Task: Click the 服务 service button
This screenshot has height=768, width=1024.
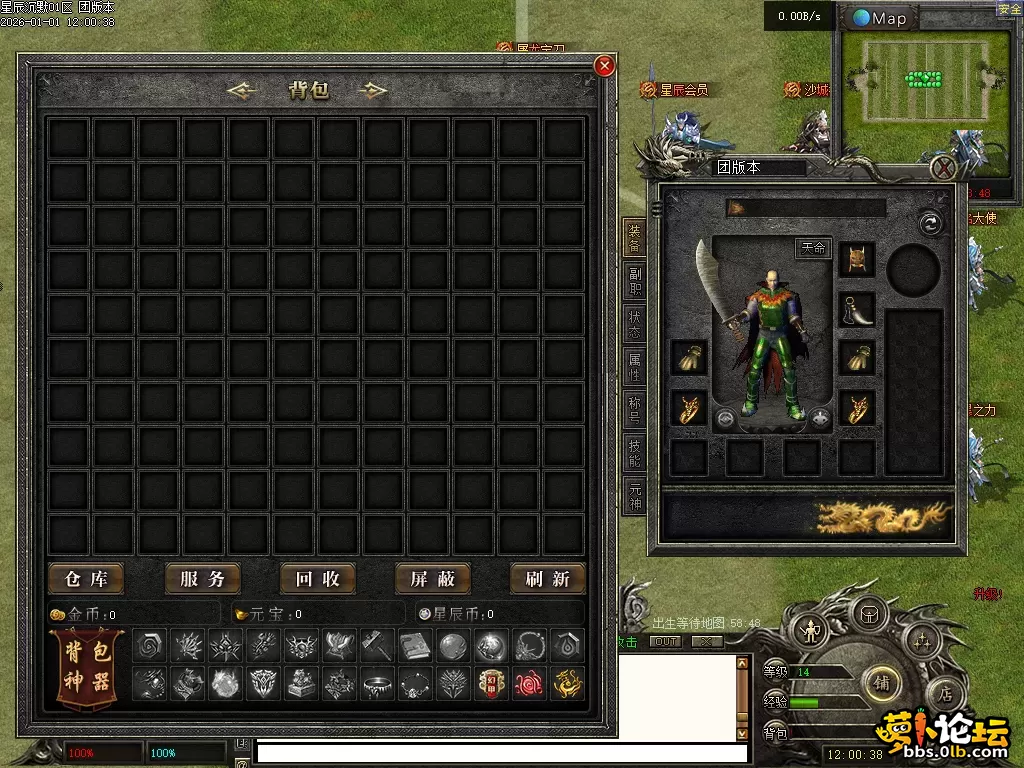Action: pyautogui.click(x=202, y=578)
